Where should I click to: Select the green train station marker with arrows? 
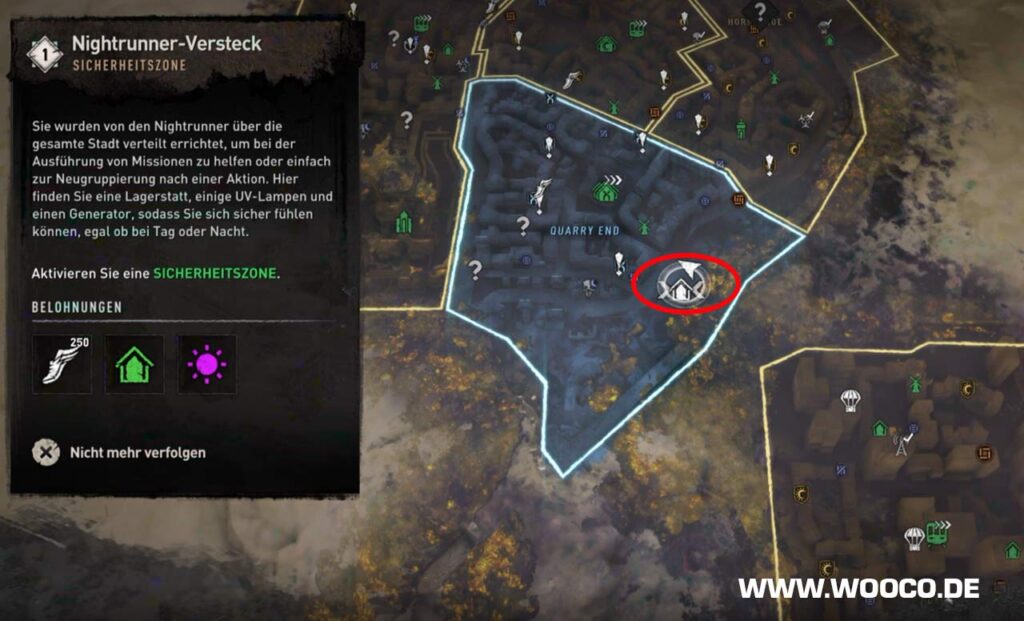tap(937, 533)
